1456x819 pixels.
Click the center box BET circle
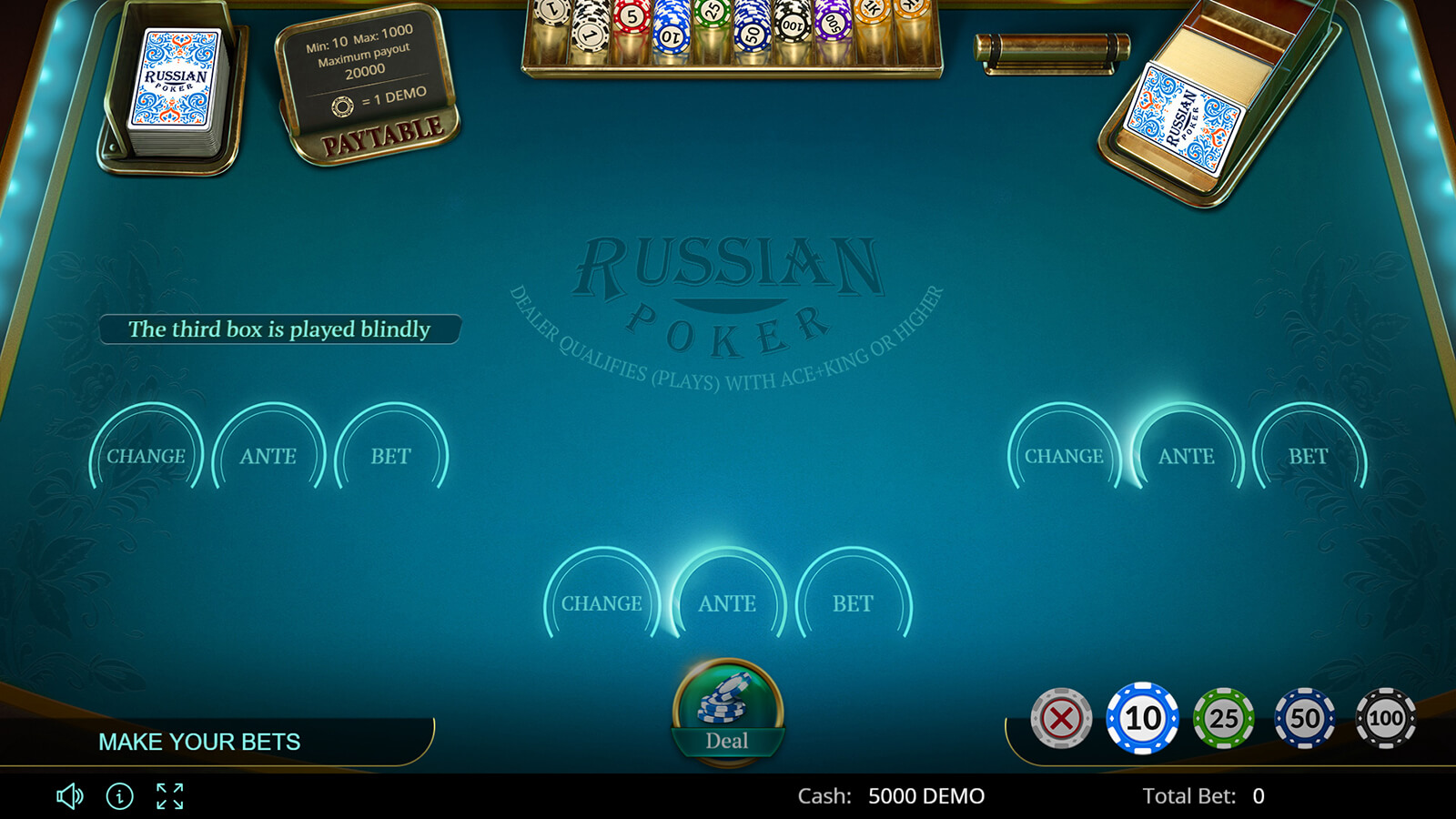point(853,602)
